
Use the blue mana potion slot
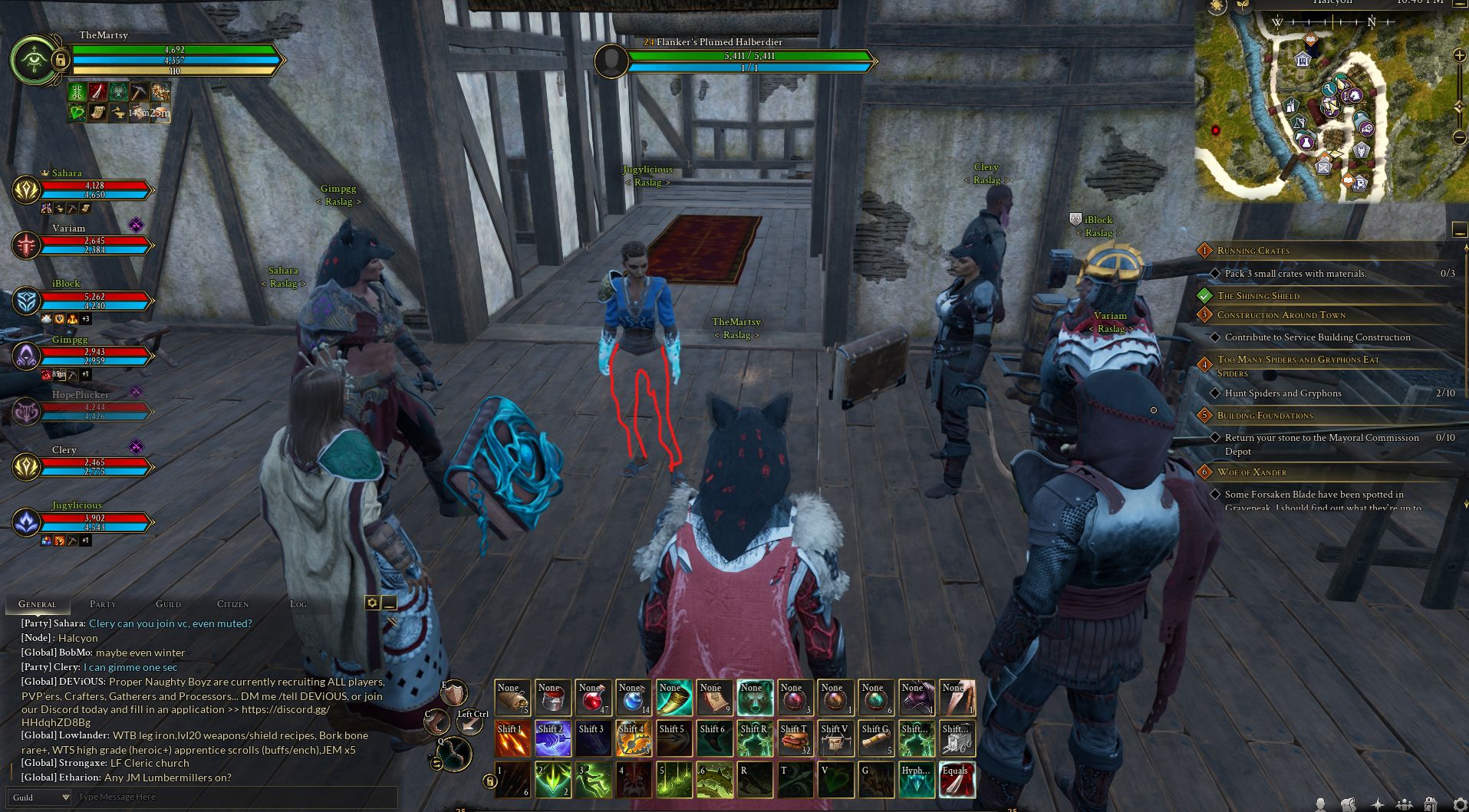tap(634, 698)
